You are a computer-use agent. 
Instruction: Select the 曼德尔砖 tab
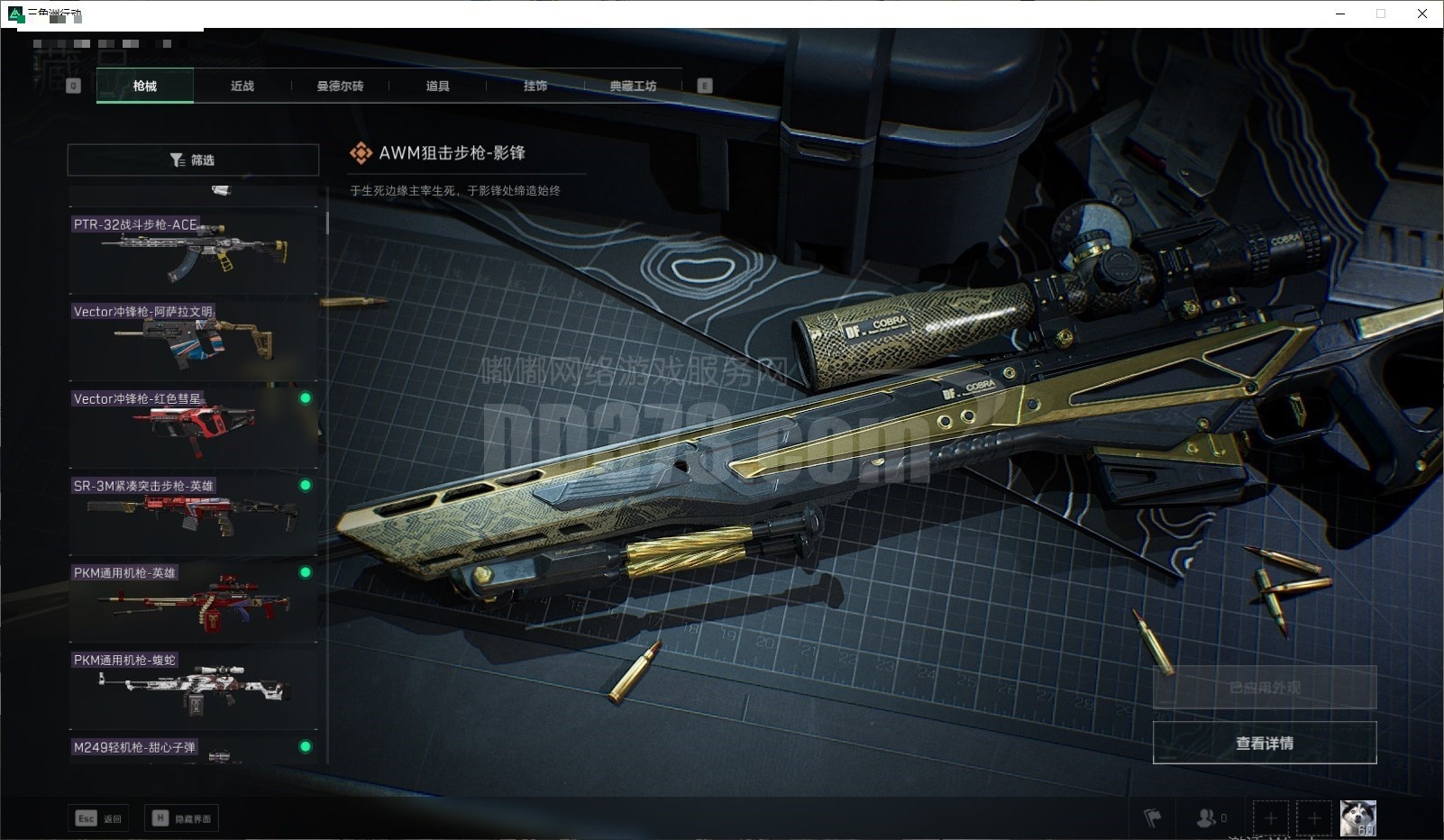pos(340,87)
